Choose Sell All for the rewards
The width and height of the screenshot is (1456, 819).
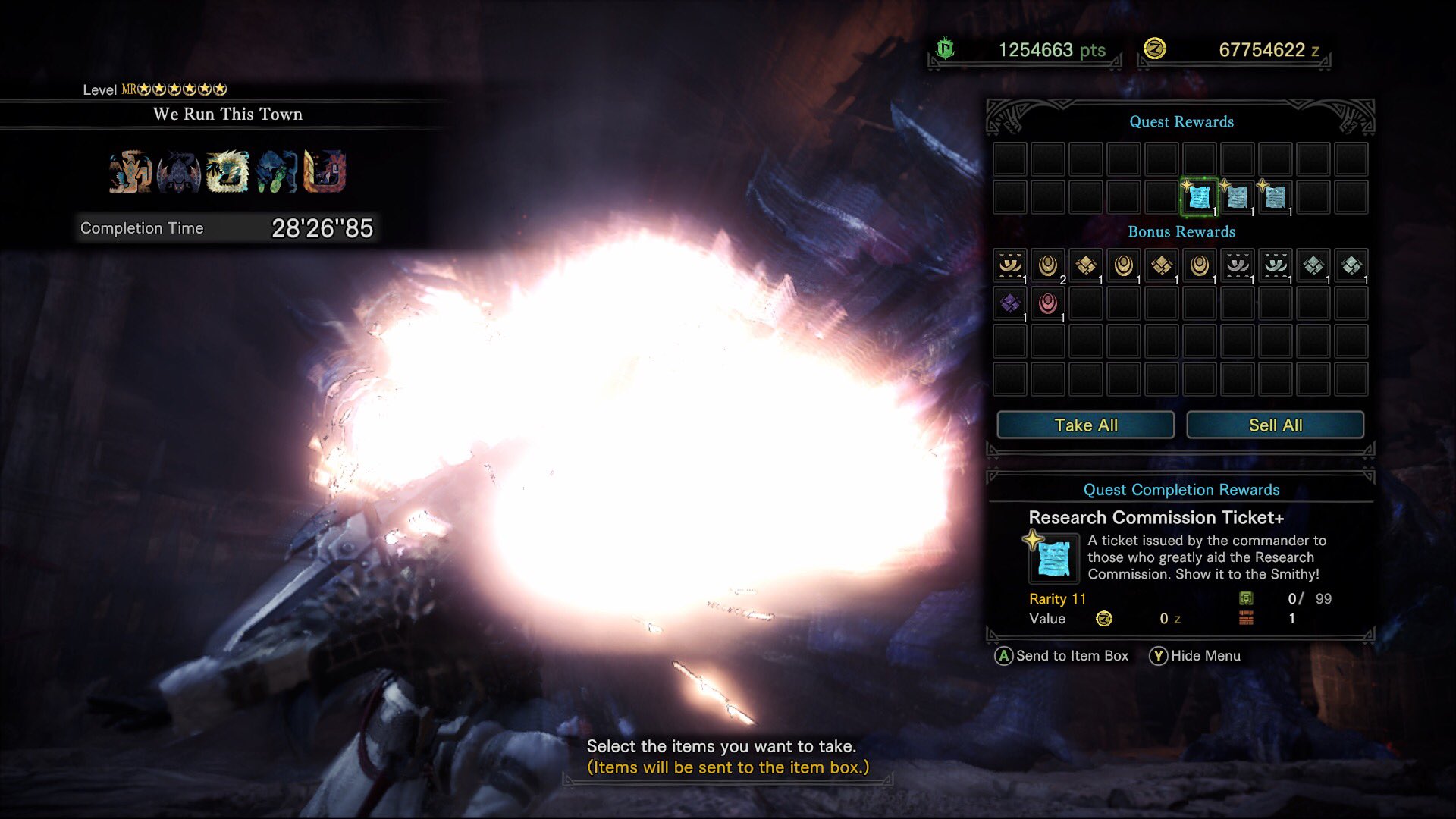[1275, 425]
